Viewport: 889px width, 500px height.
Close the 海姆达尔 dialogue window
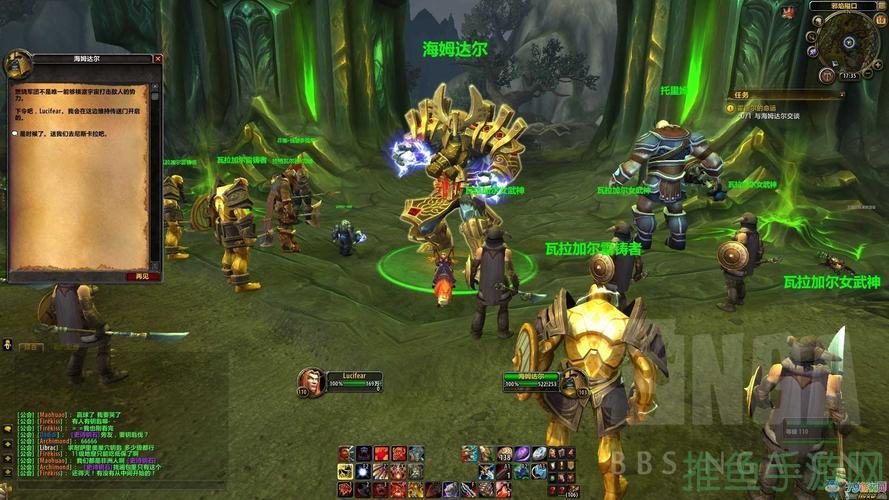[x=157, y=60]
